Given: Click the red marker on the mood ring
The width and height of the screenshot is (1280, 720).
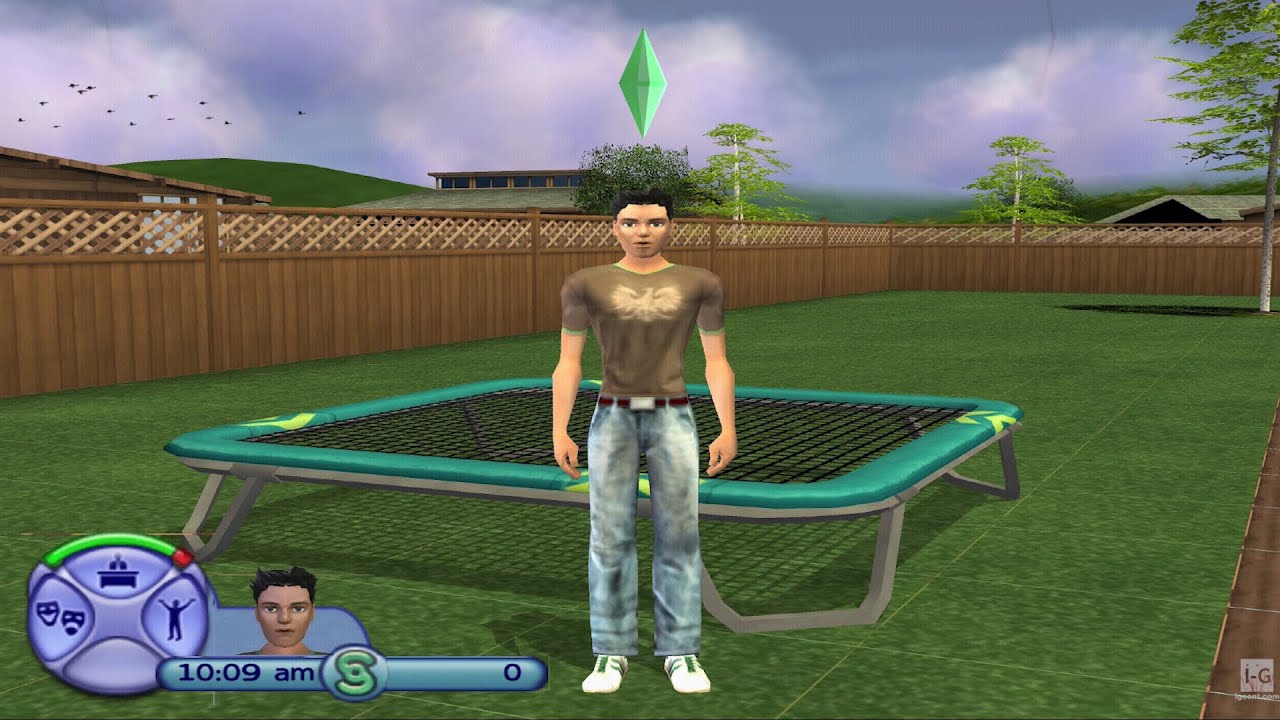Looking at the screenshot, I should click(x=183, y=556).
